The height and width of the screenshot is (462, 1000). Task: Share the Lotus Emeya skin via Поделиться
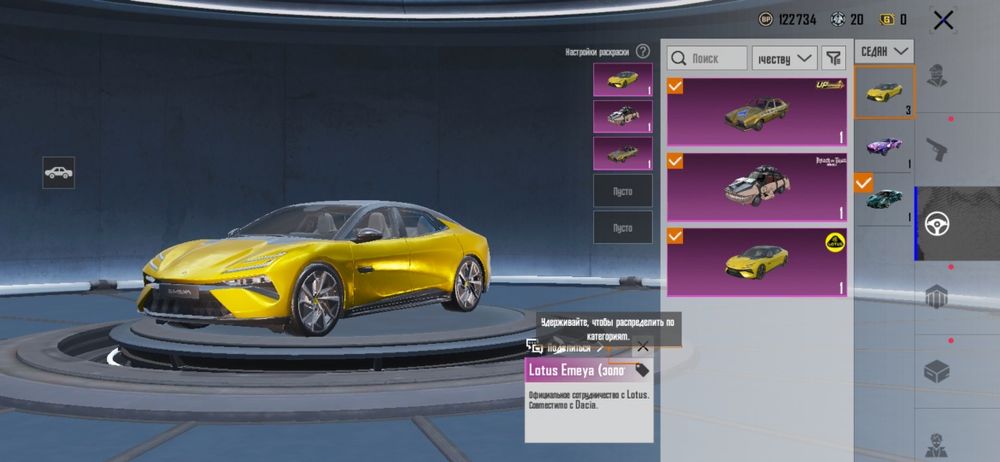coord(567,347)
